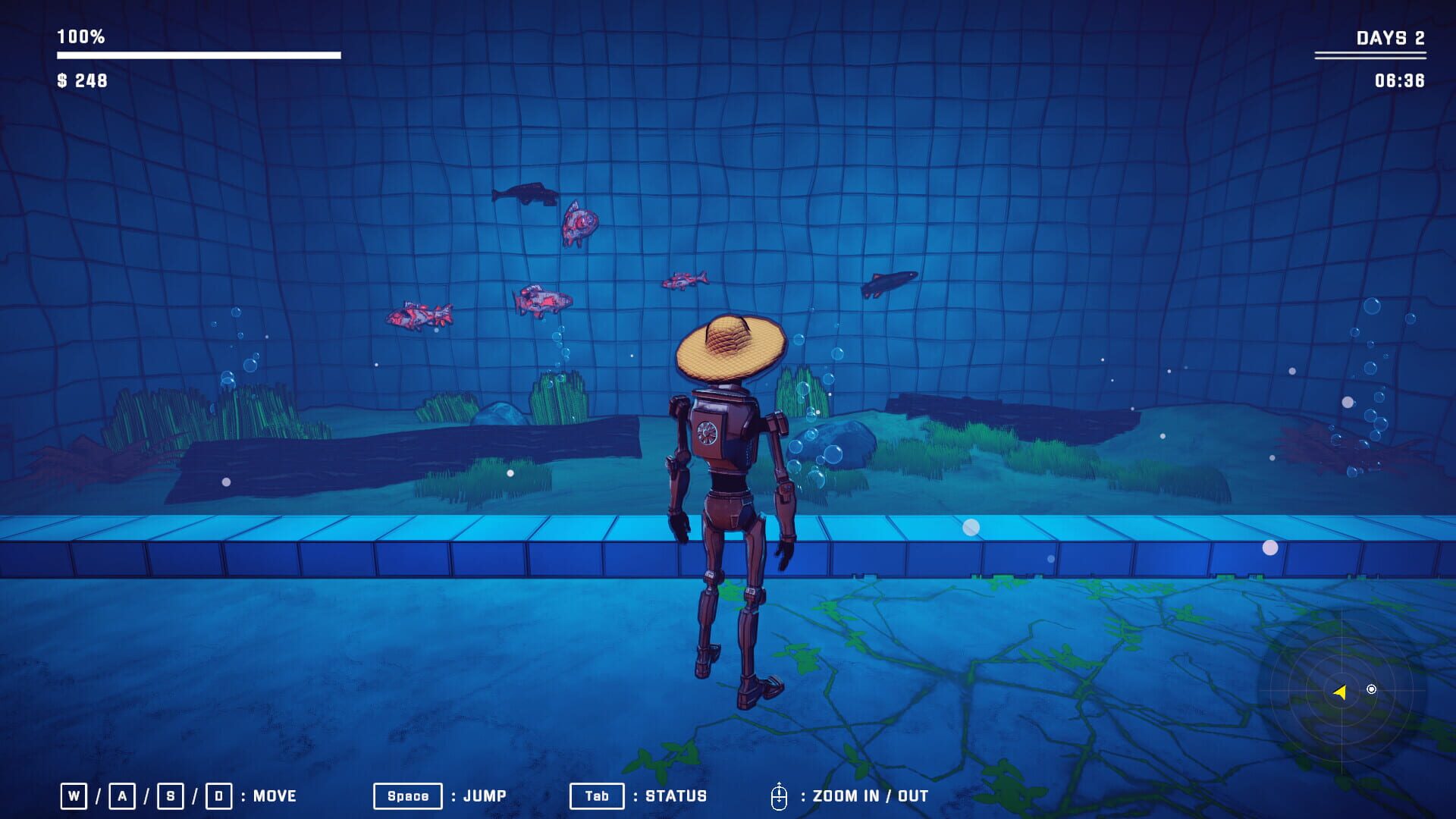Click the Space bar JUMP icon

(406, 795)
